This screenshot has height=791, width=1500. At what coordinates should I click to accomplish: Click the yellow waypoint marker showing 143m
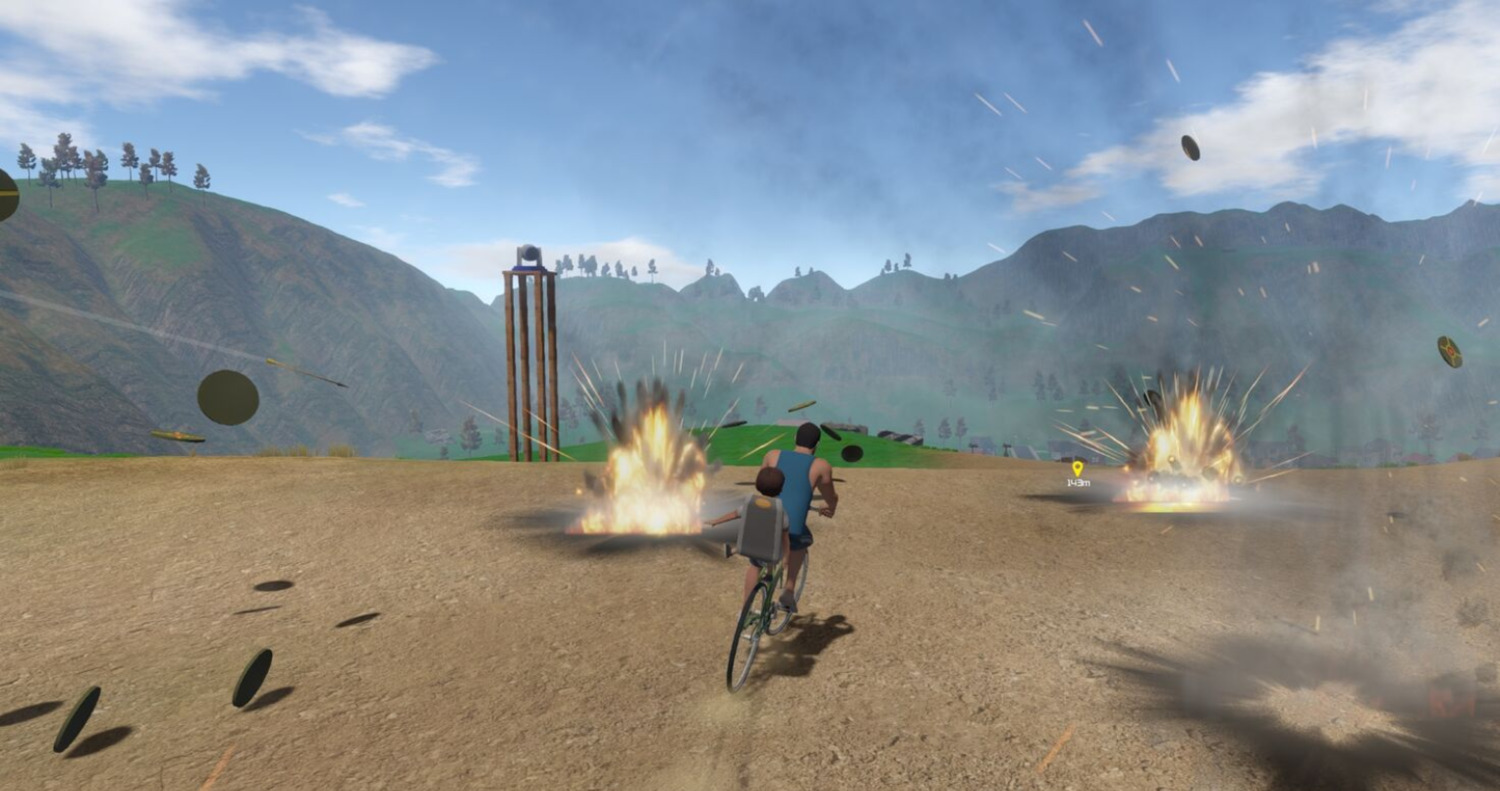(x=1077, y=468)
